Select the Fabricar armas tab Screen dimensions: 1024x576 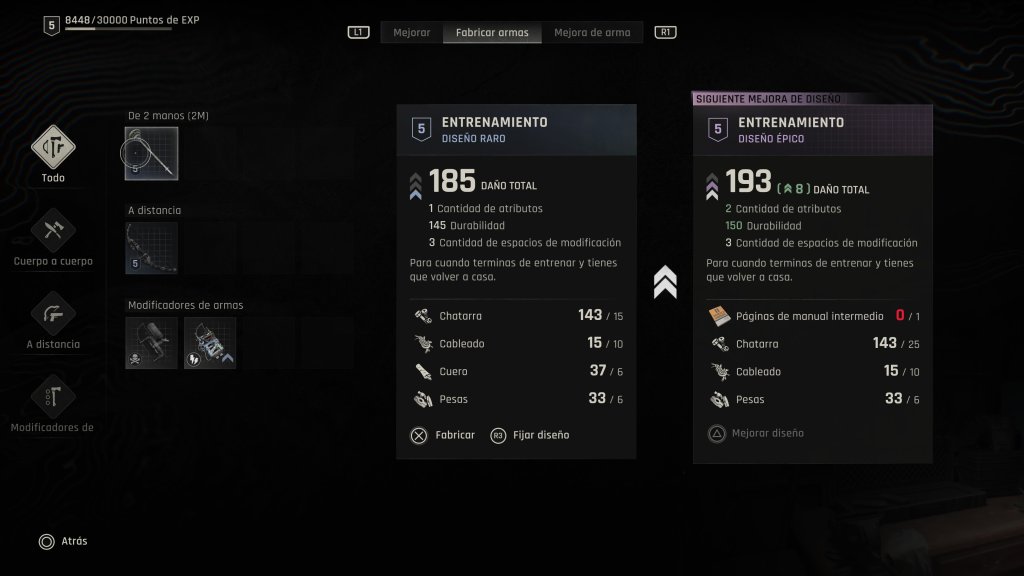coord(492,32)
